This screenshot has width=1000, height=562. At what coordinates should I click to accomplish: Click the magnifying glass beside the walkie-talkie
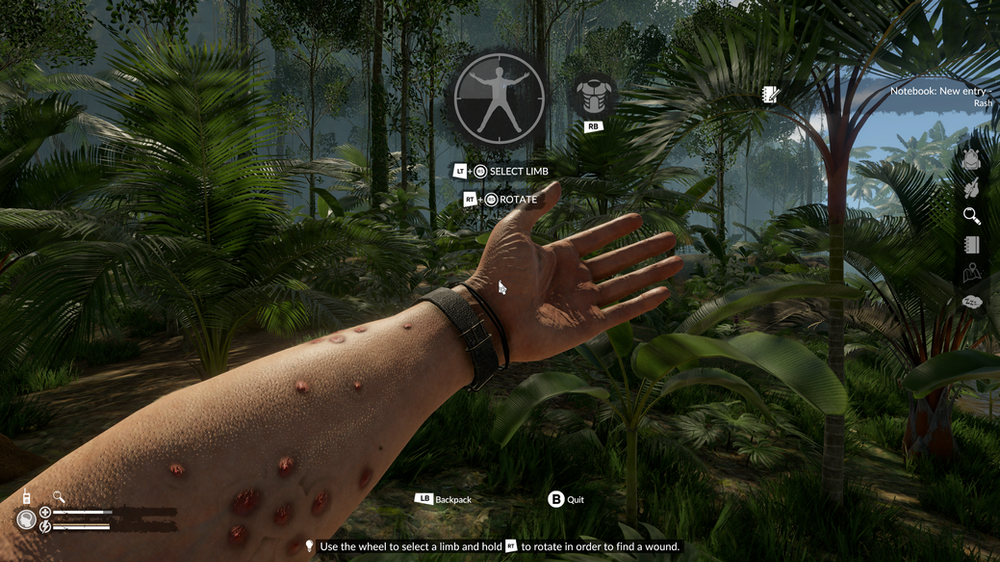[59, 496]
